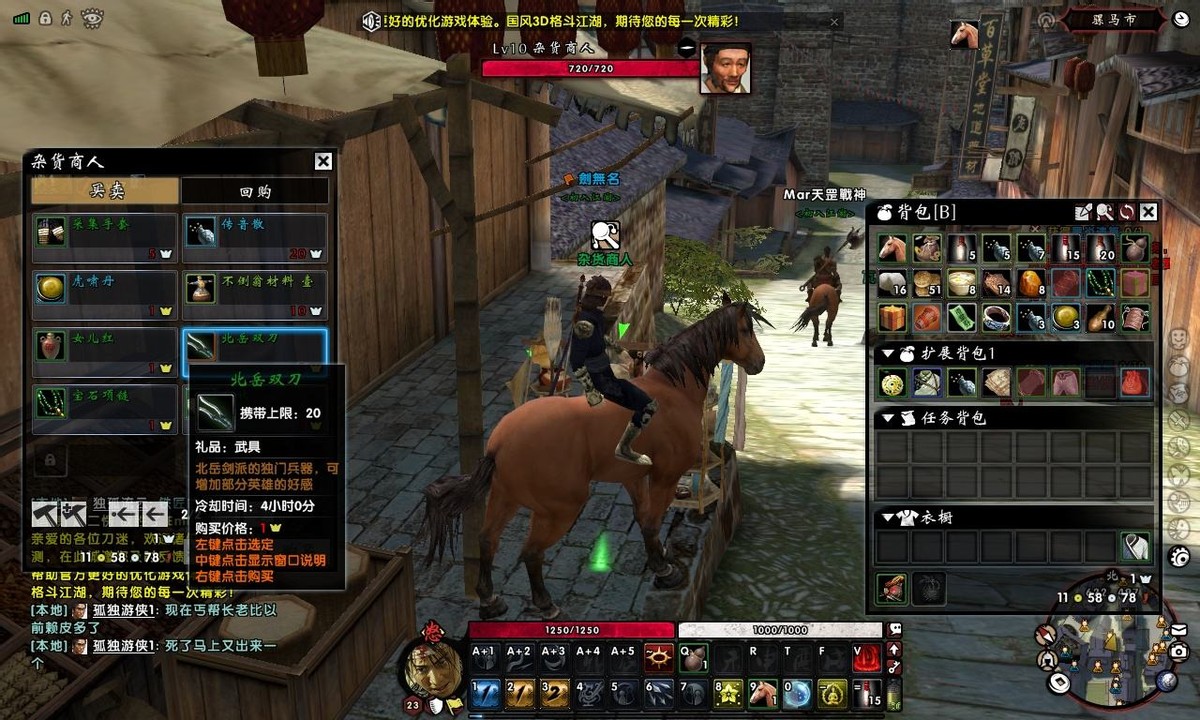Activate the blue skill in hotbar slot 1
The width and height of the screenshot is (1200, 720).
(486, 693)
